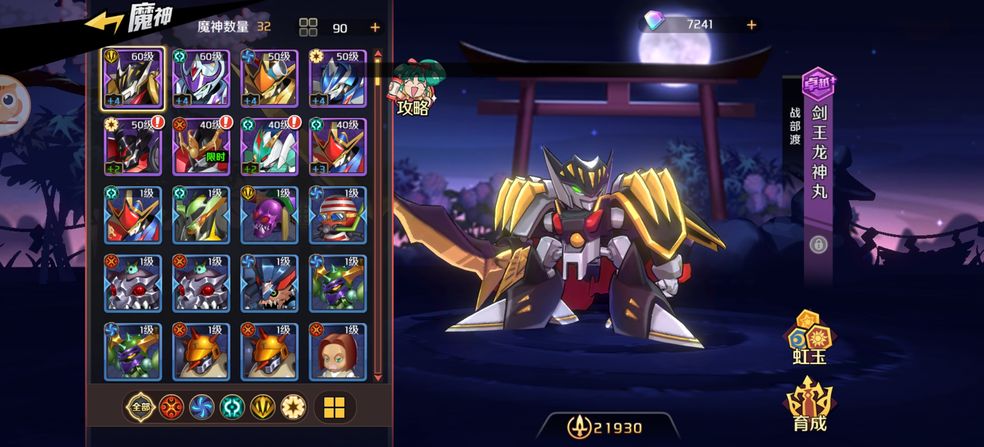This screenshot has height=447, width=984.
Task: Filter by the red fire element
Action: [x=171, y=406]
